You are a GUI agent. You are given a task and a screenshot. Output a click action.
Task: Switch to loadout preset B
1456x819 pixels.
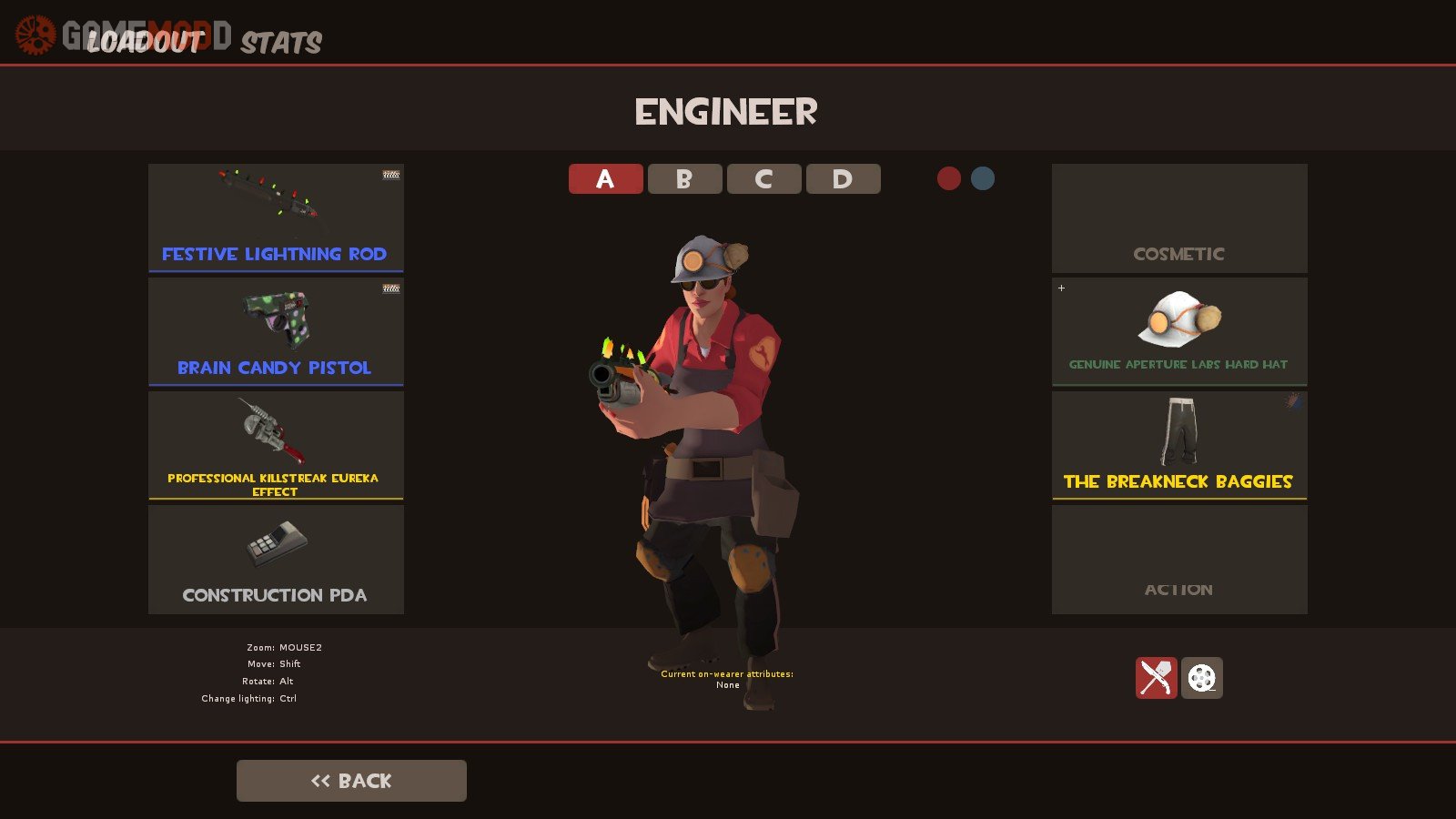point(684,179)
